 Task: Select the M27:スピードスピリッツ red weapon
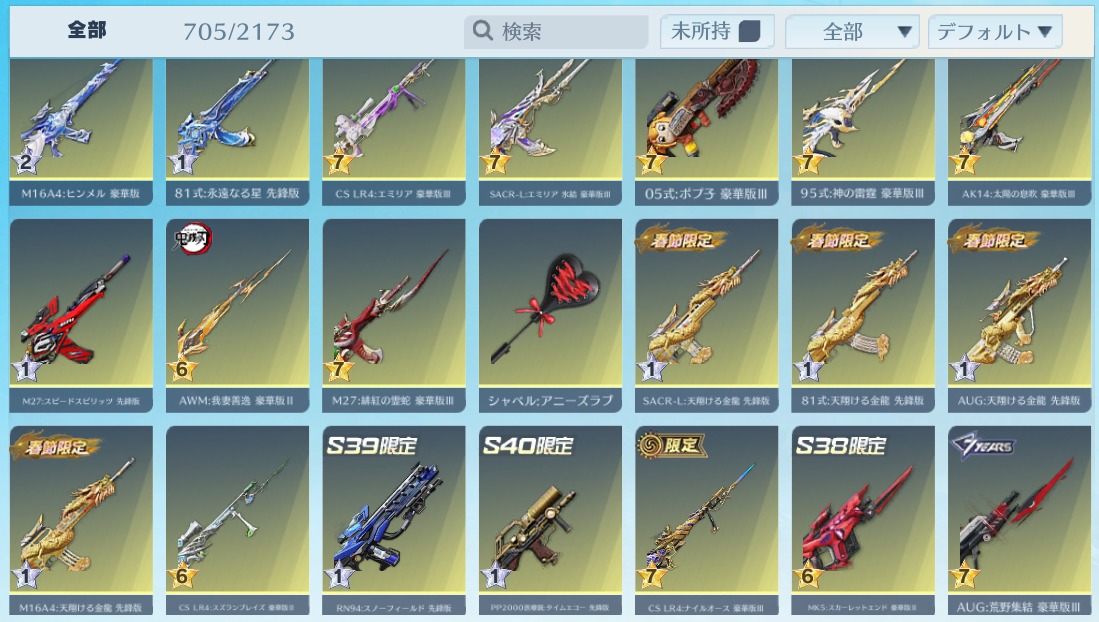(x=81, y=310)
